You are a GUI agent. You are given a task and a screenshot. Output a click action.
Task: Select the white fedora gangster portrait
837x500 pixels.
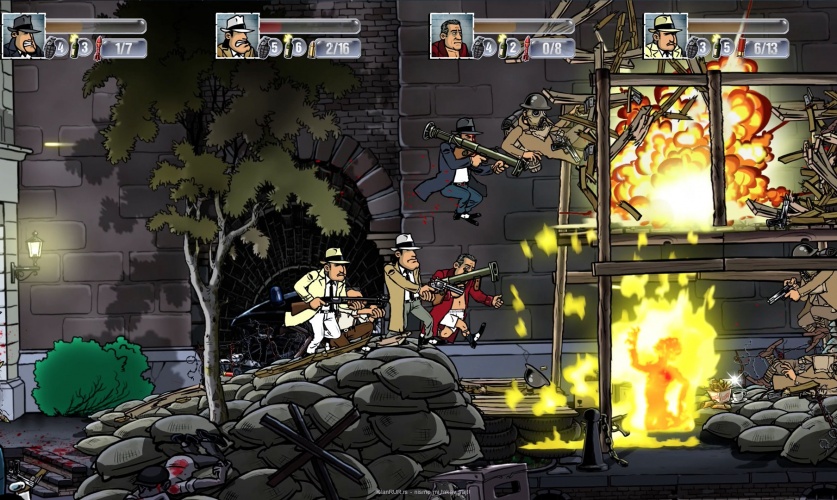pyautogui.click(x=237, y=35)
